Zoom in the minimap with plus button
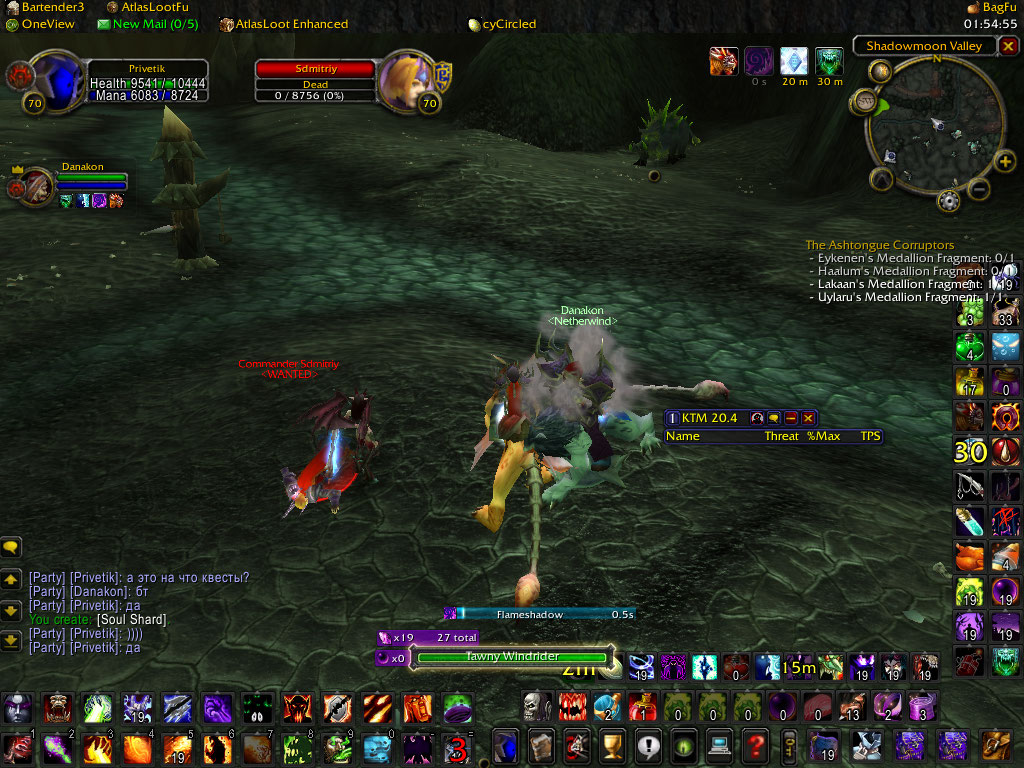Screen dimensions: 1024x768 [x=1005, y=161]
